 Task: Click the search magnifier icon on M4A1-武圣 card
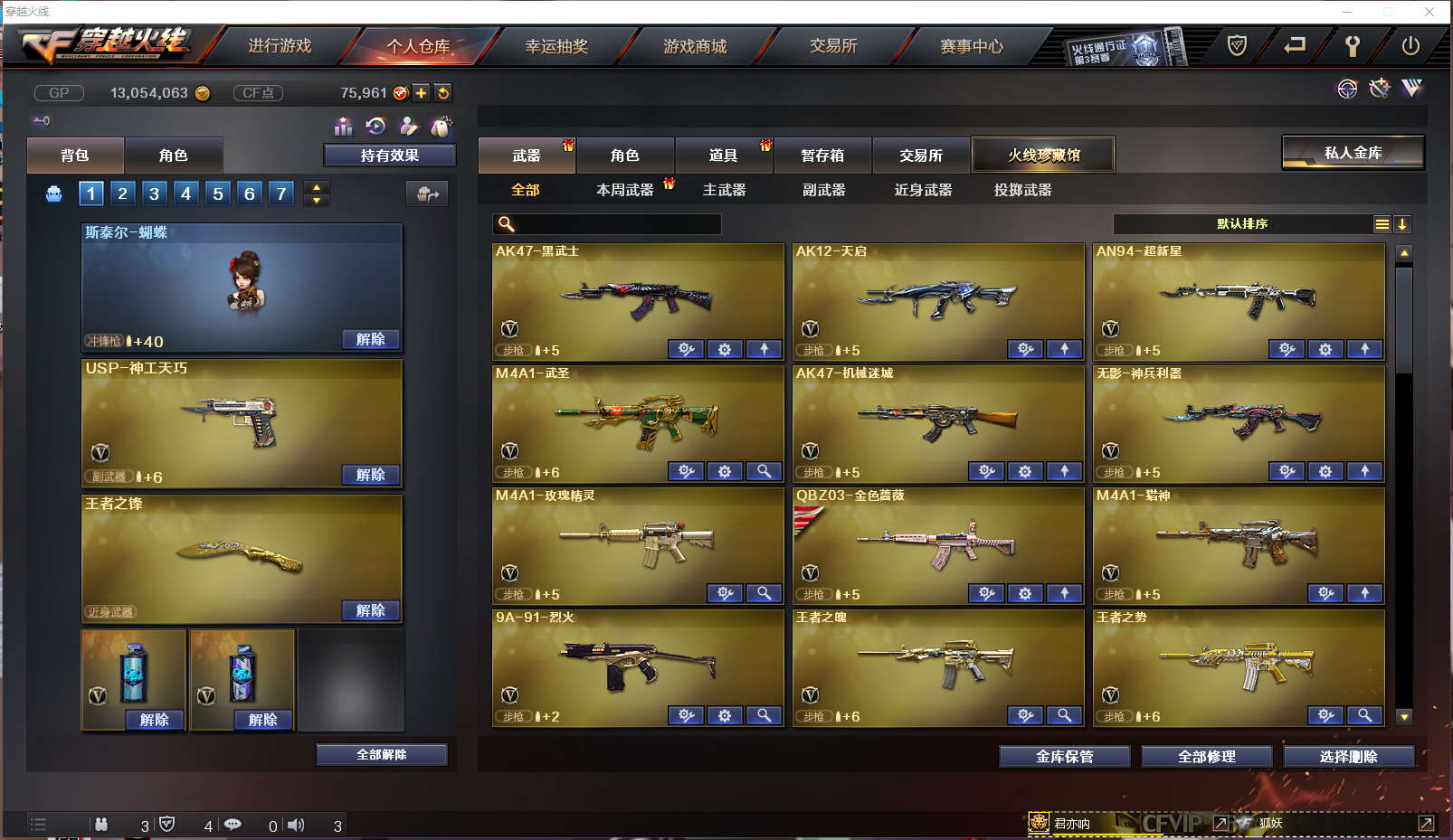764,471
